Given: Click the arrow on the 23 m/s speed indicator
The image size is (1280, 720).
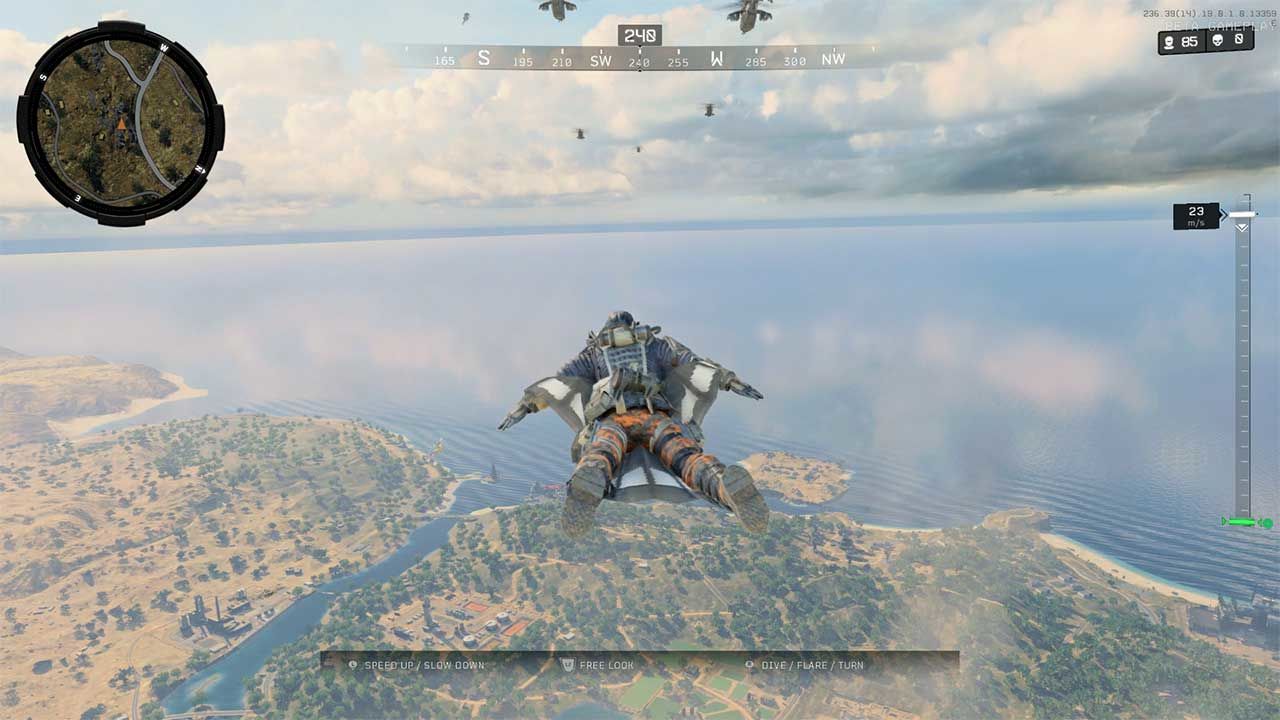Looking at the screenshot, I should point(1222,215).
